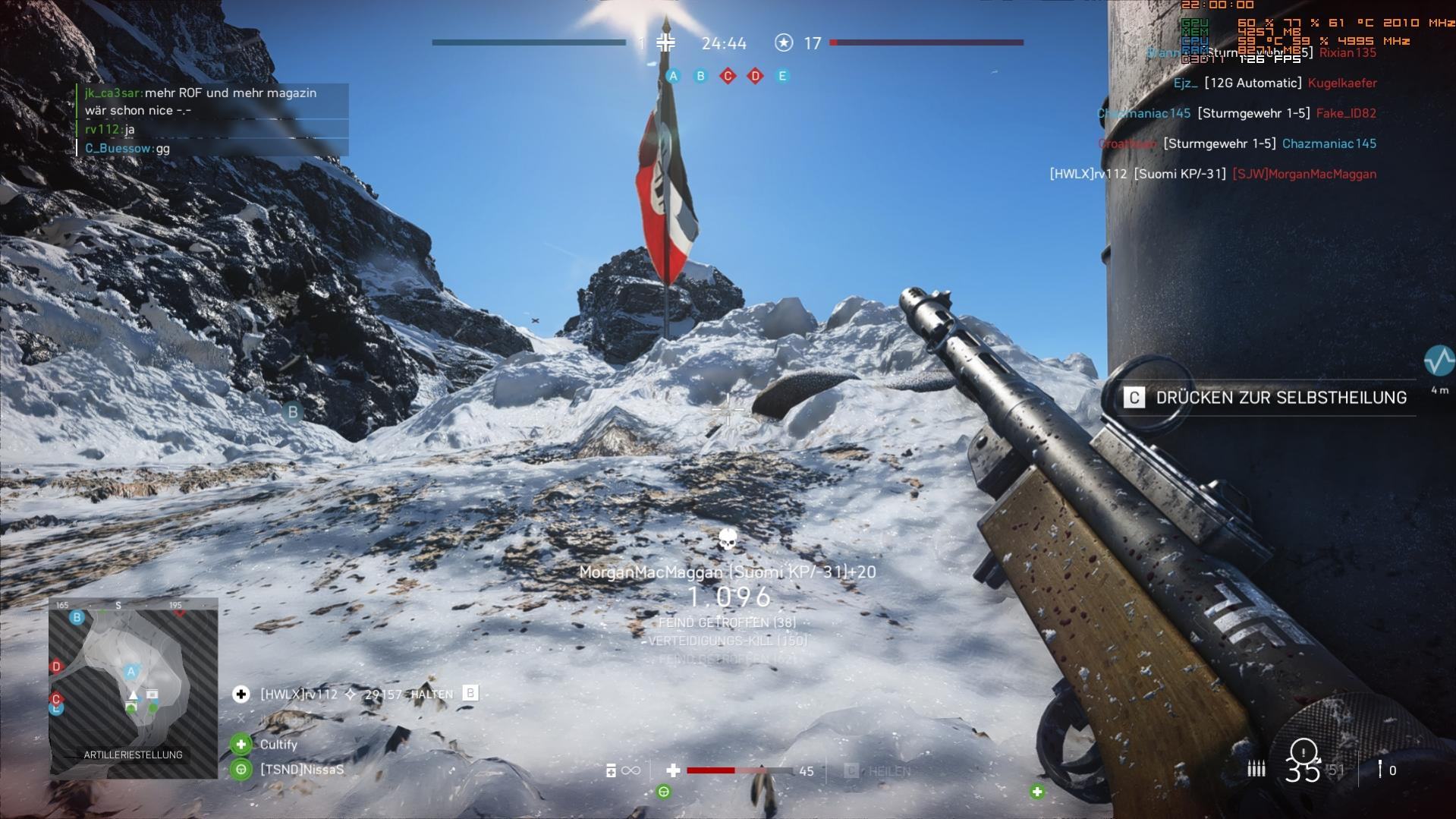
Task: Select objective E flag indicator in top bar
Action: point(782,76)
